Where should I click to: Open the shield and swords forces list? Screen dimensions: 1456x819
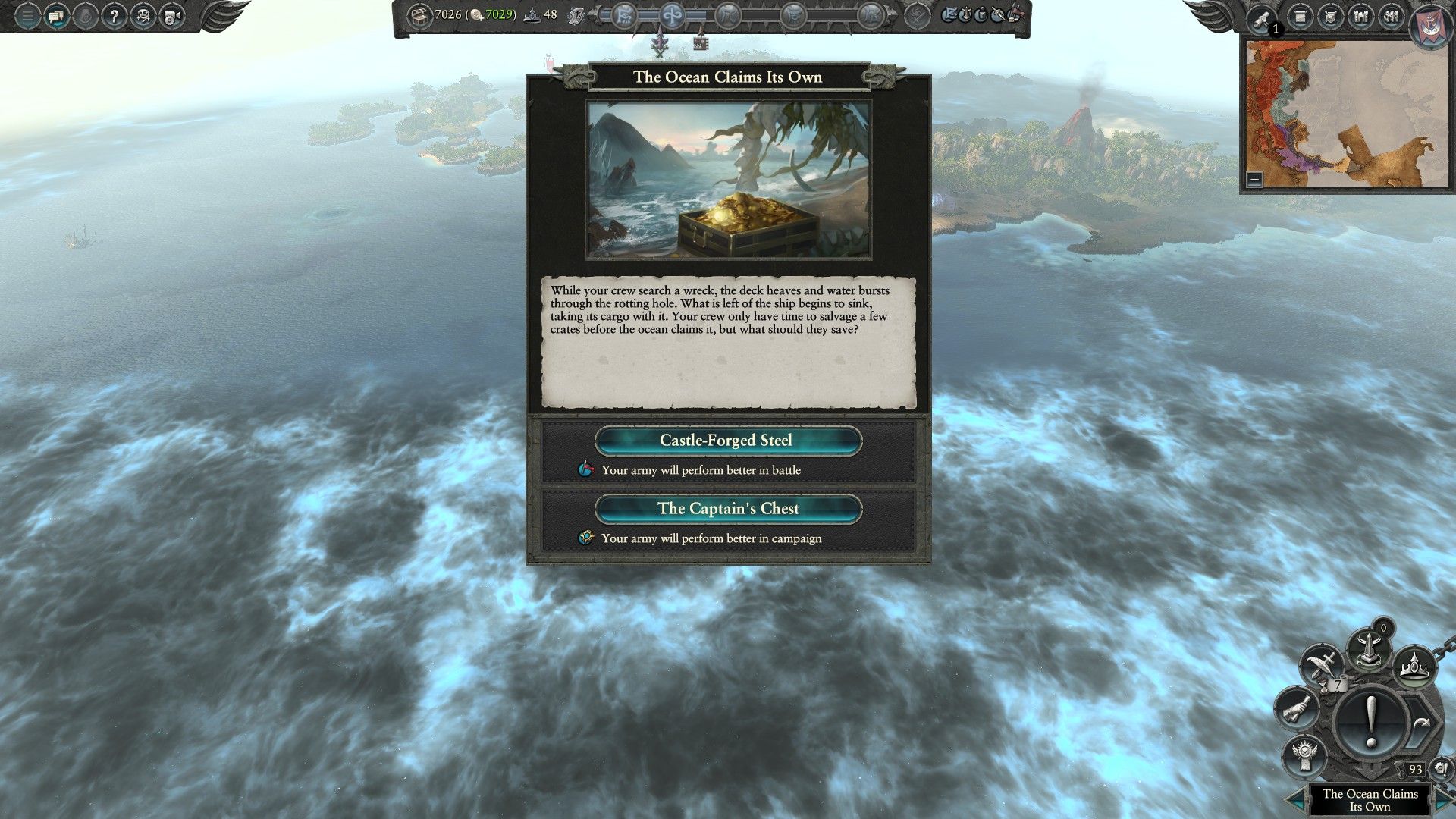tap(1331, 16)
